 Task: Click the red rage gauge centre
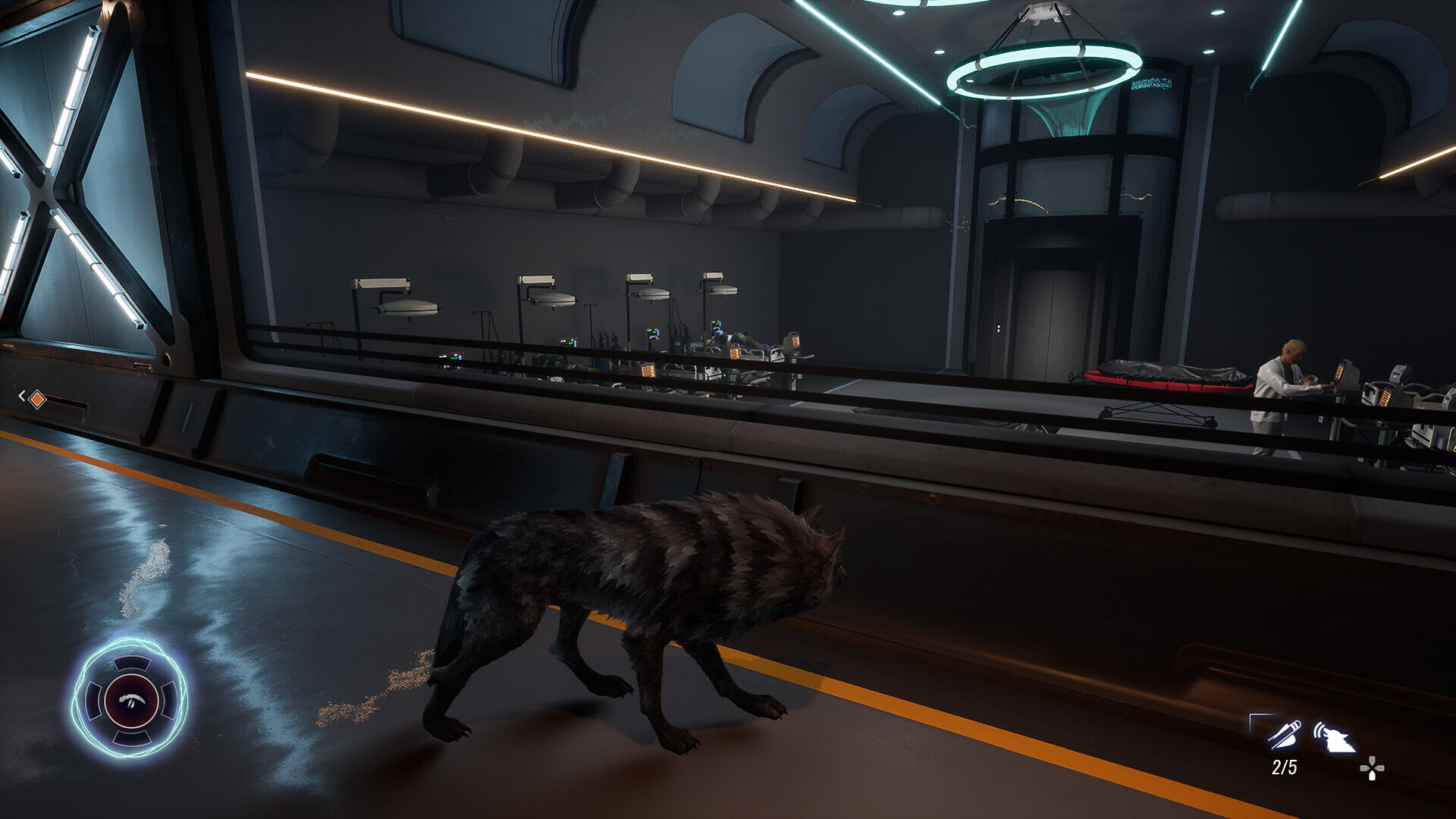pos(130,699)
